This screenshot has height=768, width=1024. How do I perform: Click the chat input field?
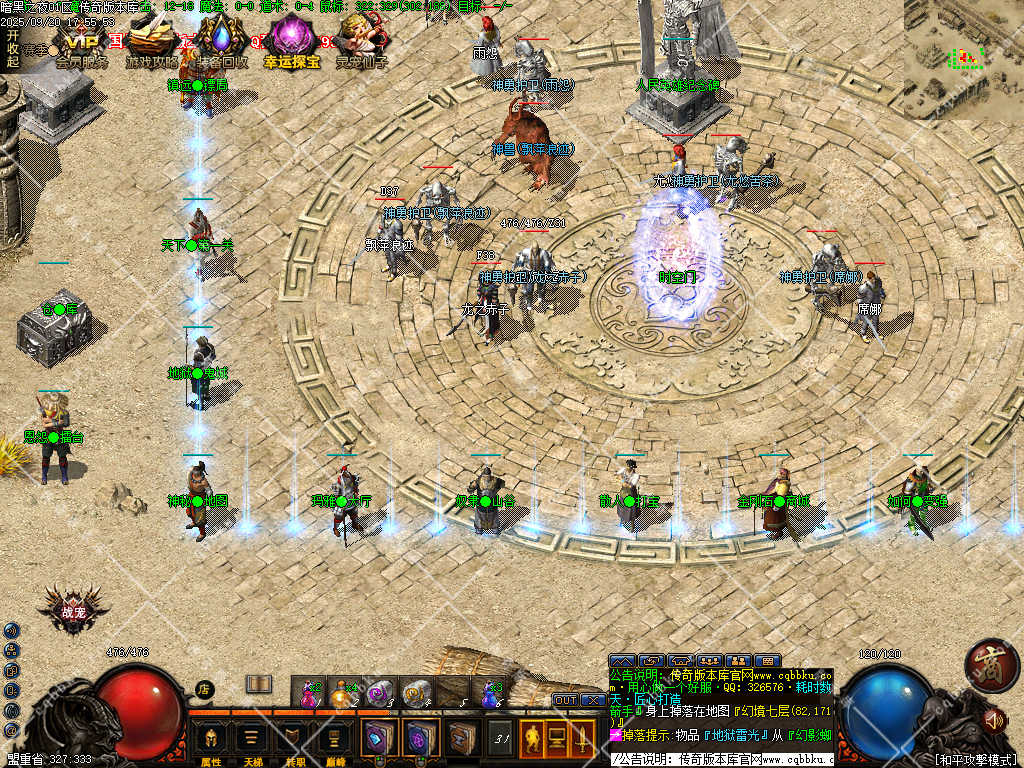[720, 760]
